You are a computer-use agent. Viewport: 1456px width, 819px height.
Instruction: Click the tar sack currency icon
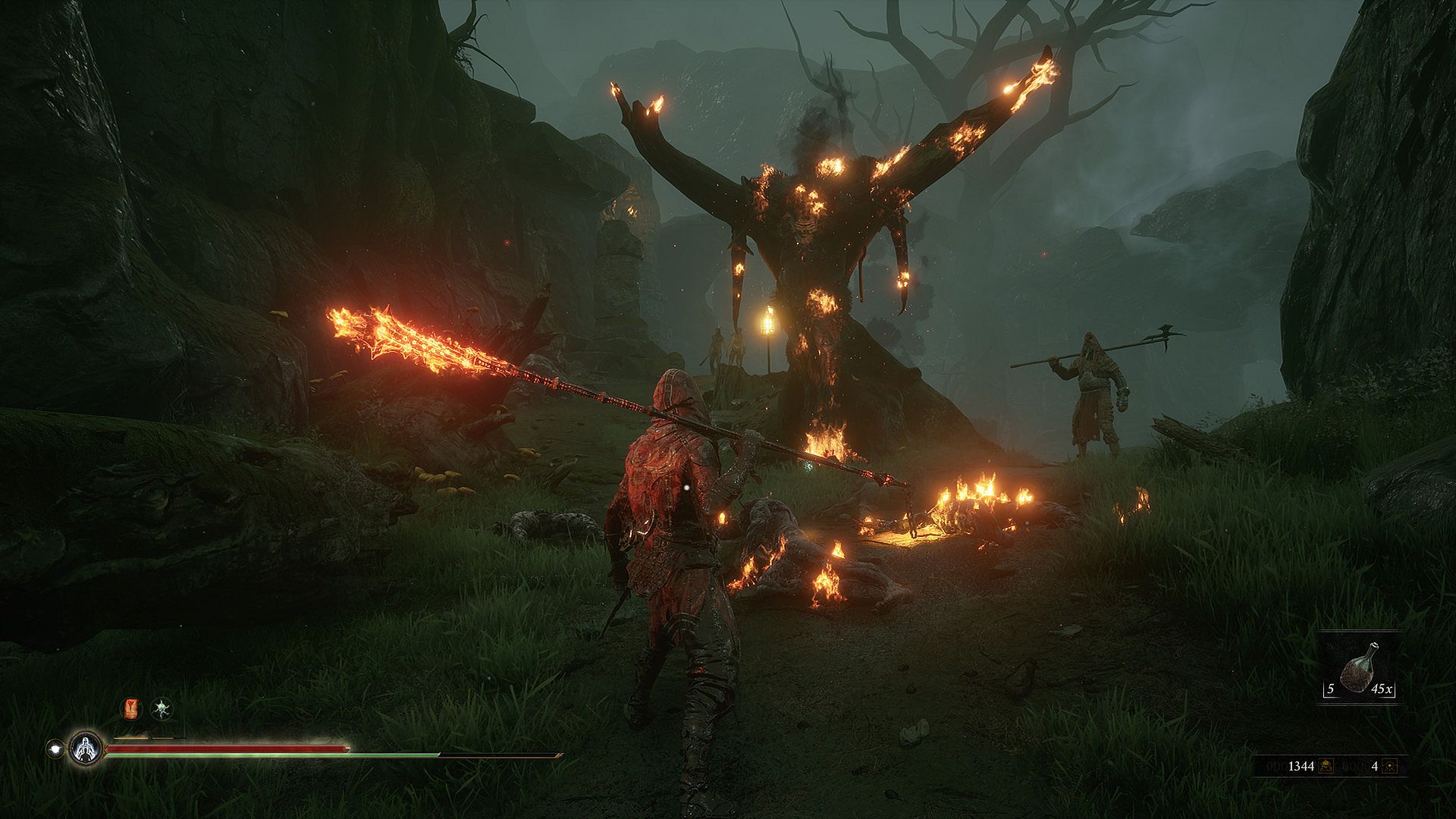pos(1326,766)
